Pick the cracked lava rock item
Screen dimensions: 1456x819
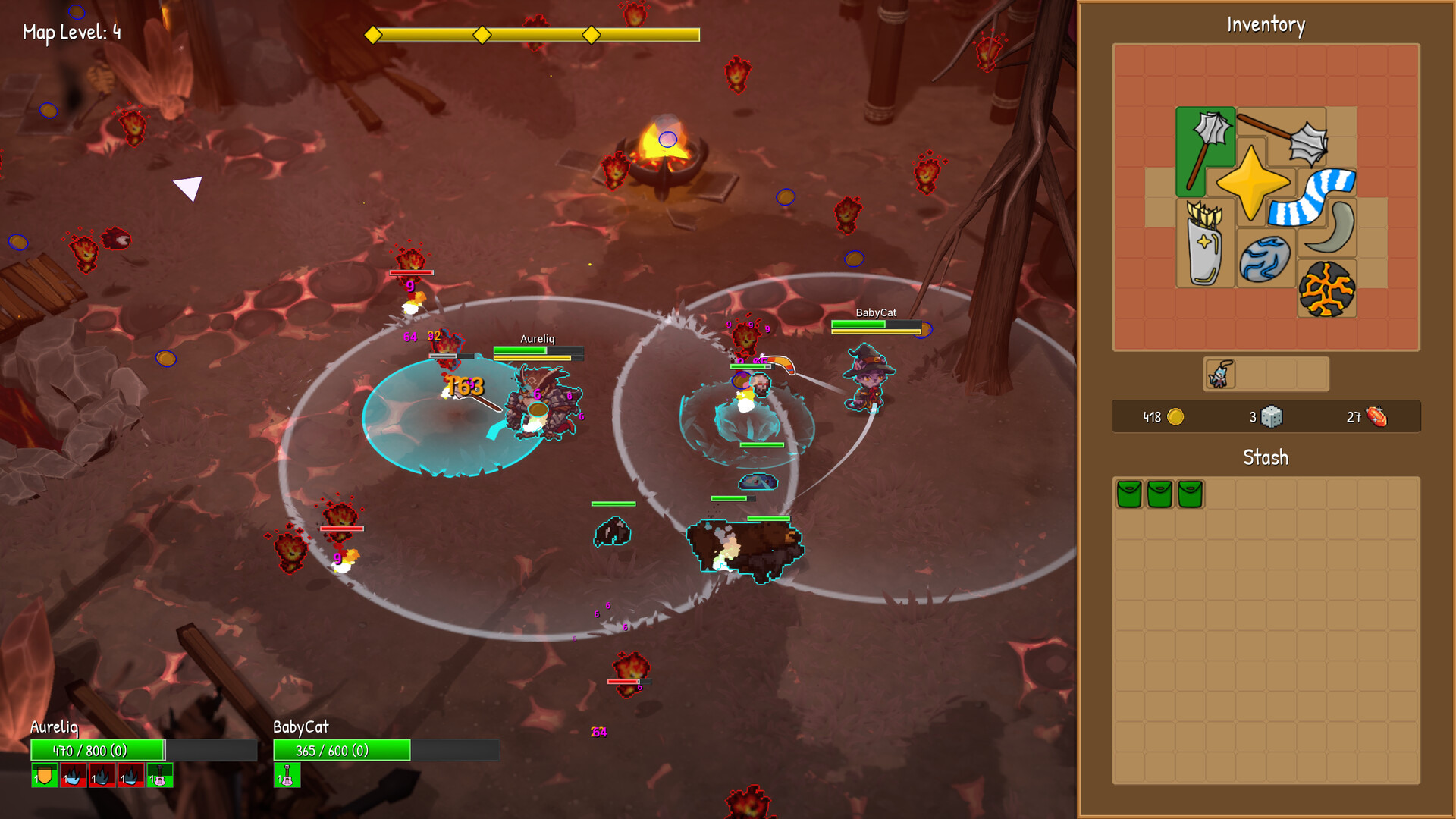tap(1326, 290)
